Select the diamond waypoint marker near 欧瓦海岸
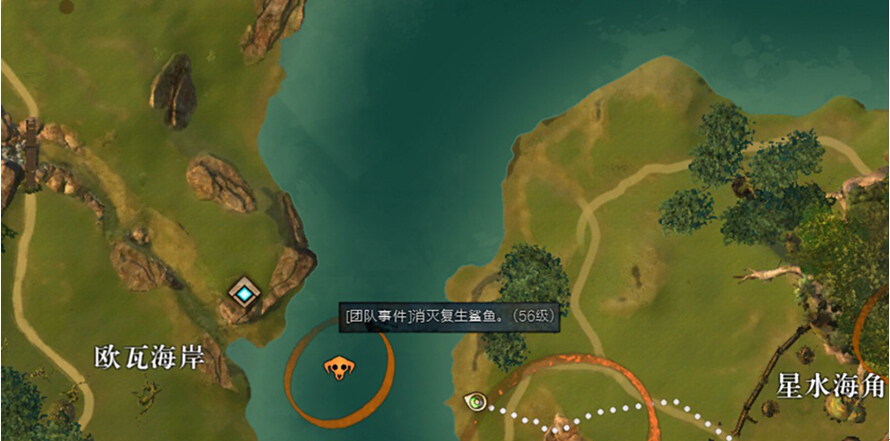The width and height of the screenshot is (890, 441). point(244,292)
